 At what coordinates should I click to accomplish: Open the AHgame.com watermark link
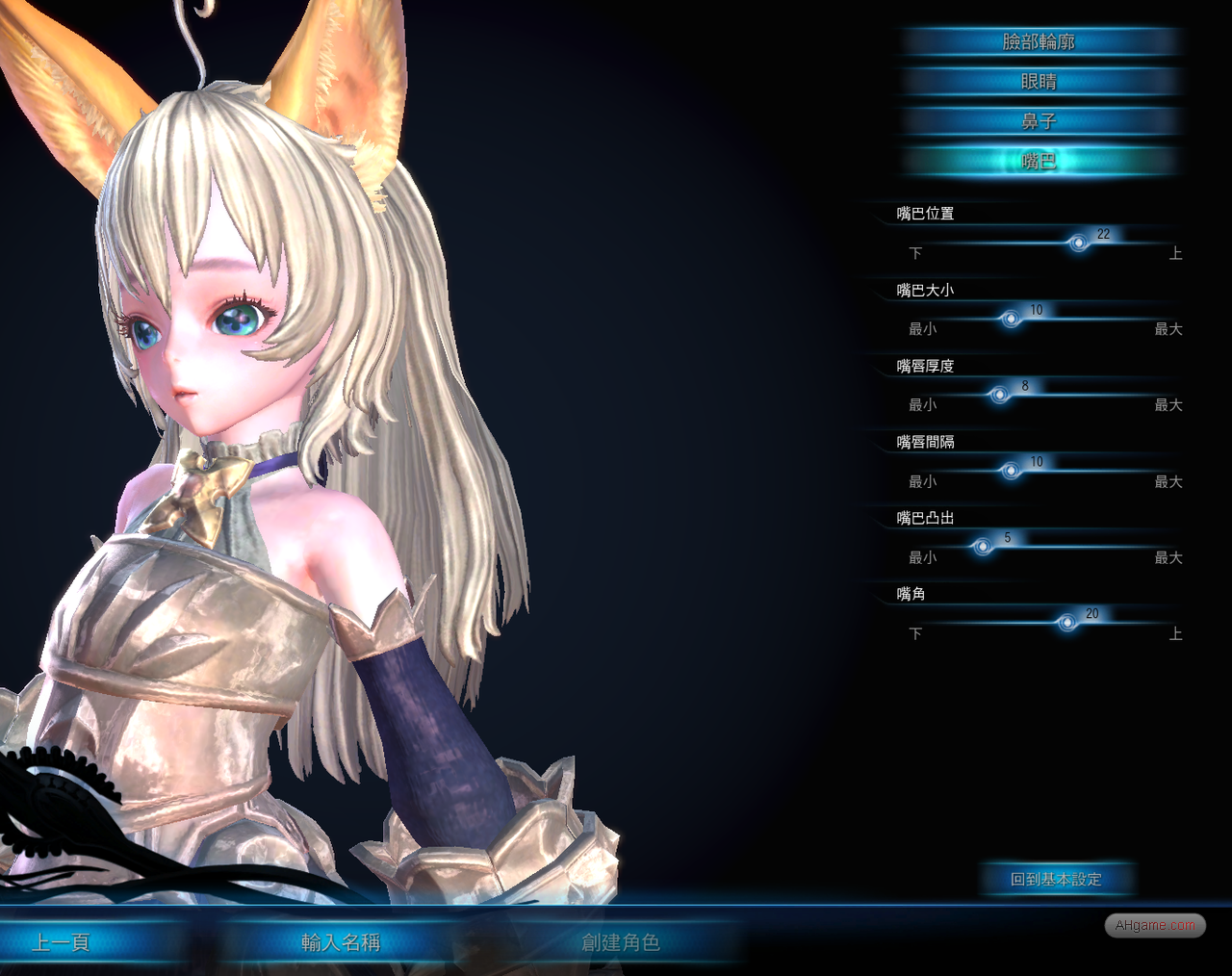click(1155, 925)
